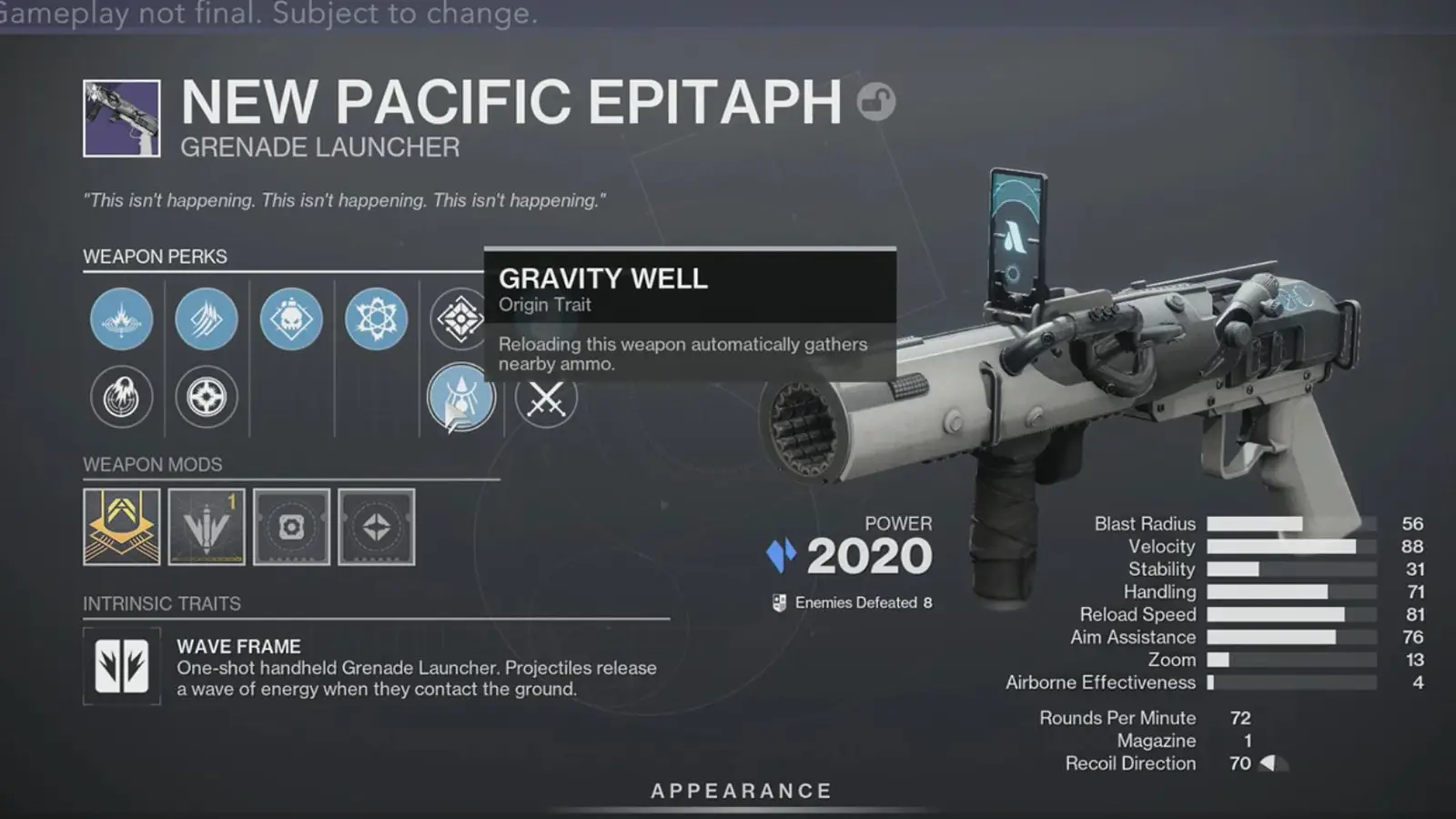Open the gold weapon ornament mod slot

click(x=121, y=527)
